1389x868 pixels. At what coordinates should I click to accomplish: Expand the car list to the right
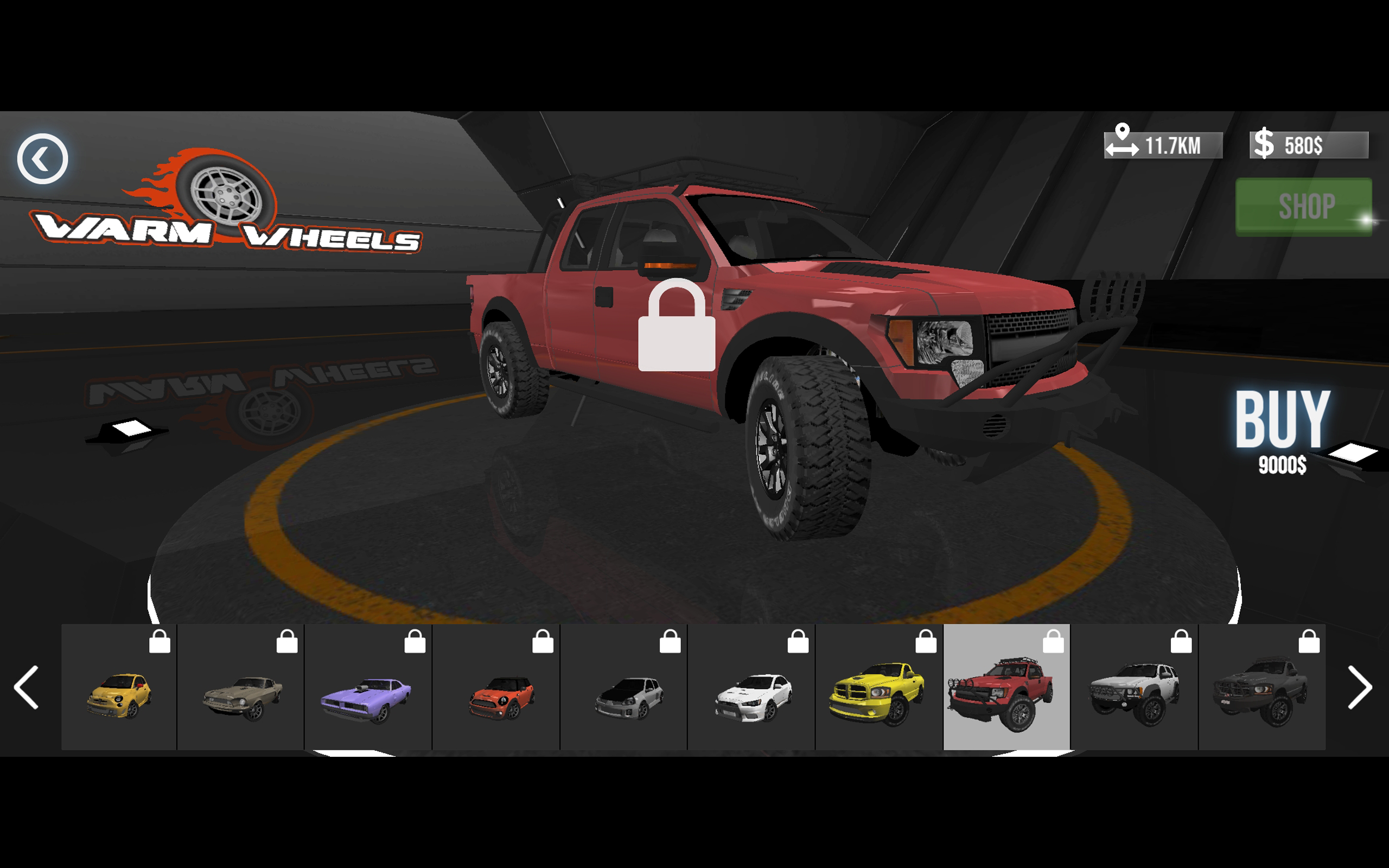point(1359,688)
